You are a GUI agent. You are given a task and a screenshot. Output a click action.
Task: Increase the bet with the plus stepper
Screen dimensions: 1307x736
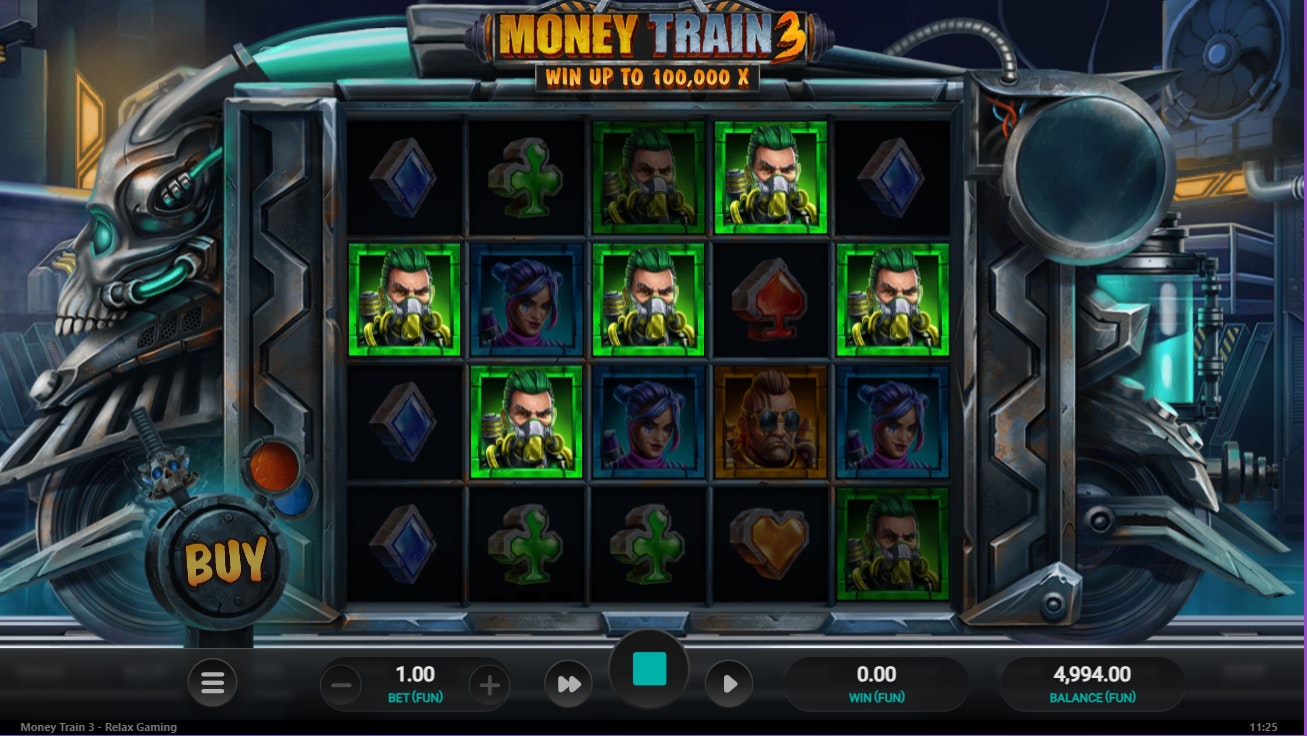tap(487, 685)
